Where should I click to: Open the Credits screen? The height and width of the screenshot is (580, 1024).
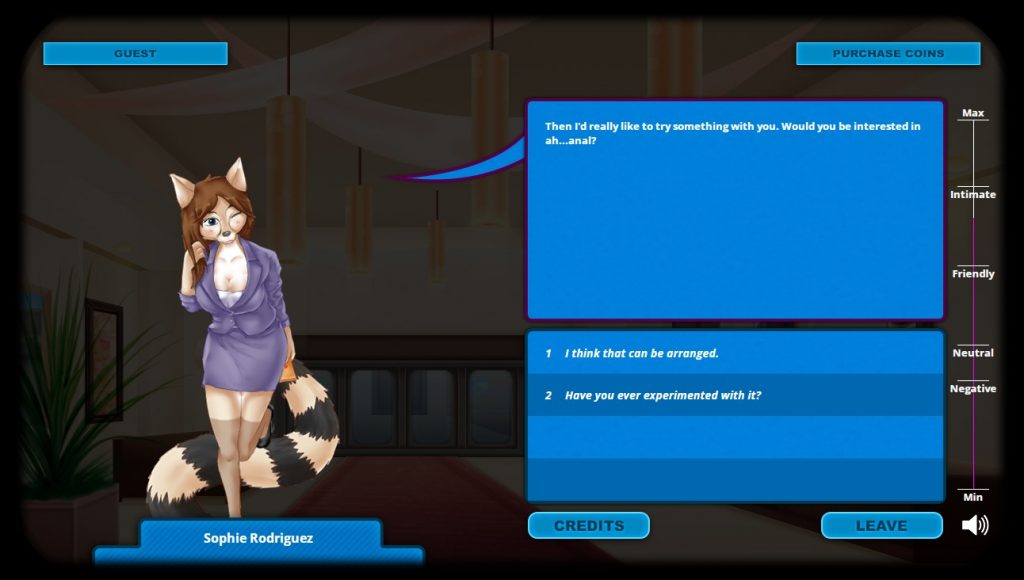click(x=589, y=525)
